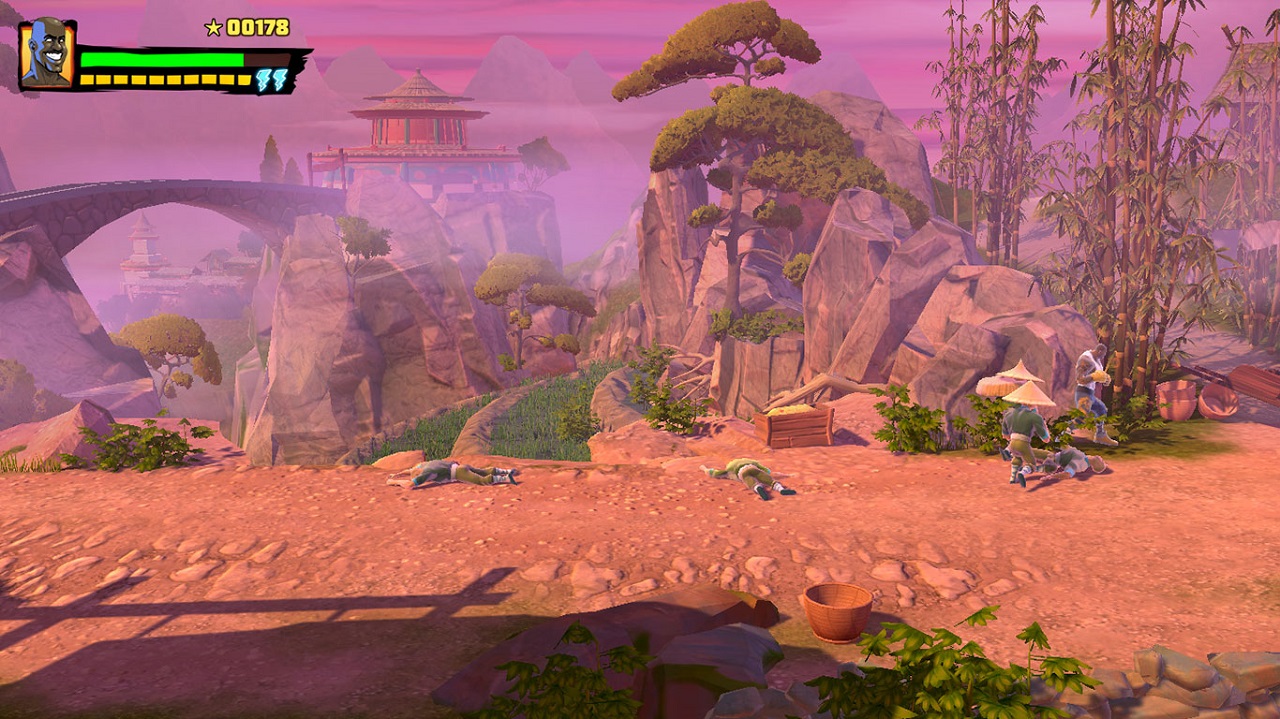Click the blue-faced character portrait
Viewport: 1280px width, 719px height.
pyautogui.click(x=47, y=54)
